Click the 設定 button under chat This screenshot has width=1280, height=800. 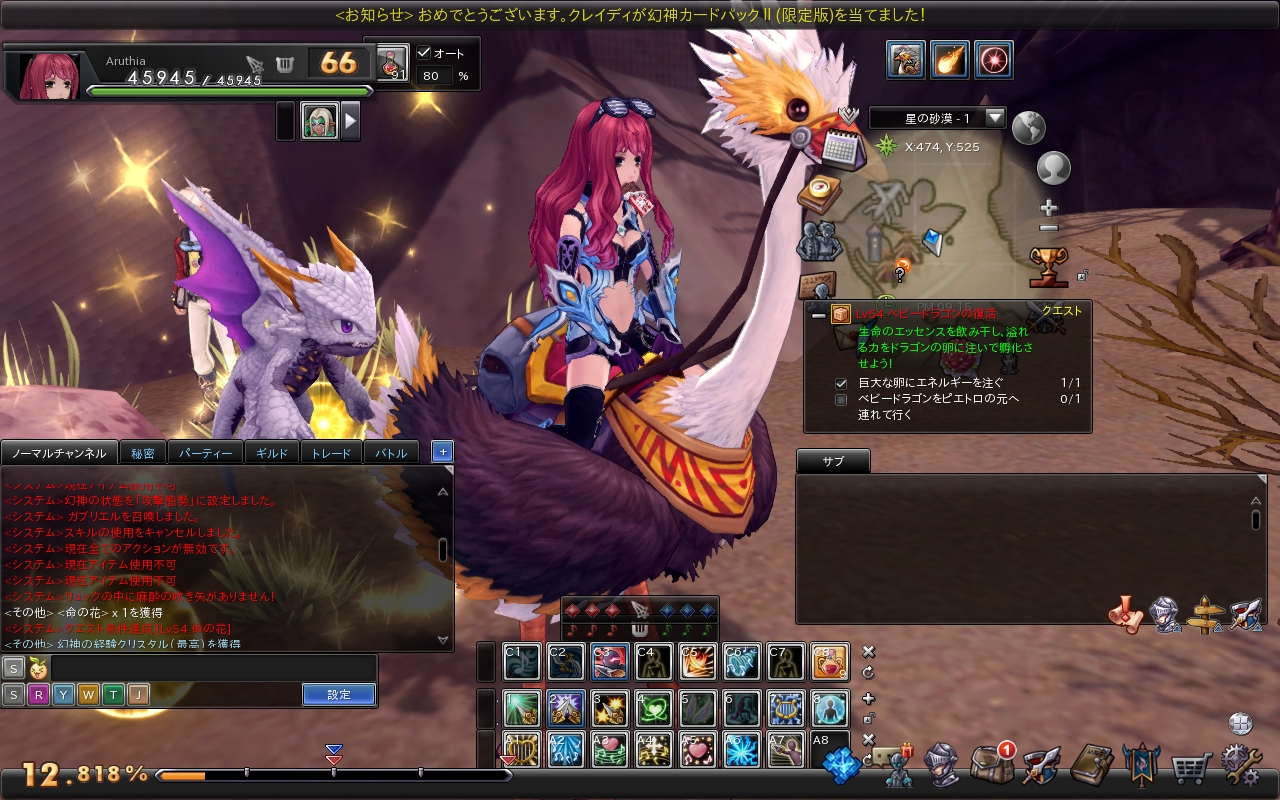click(x=339, y=694)
